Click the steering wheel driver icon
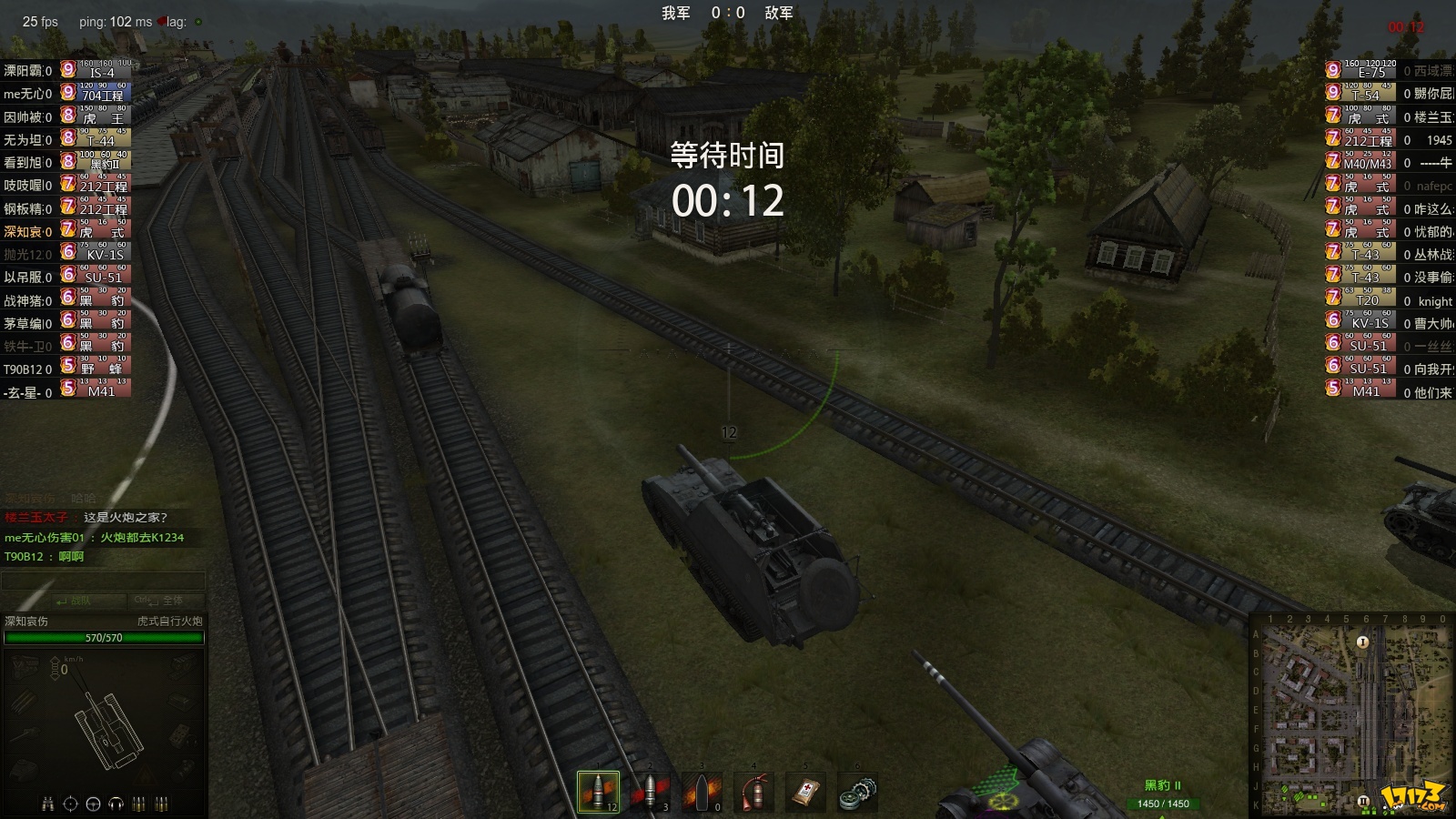 [93, 804]
